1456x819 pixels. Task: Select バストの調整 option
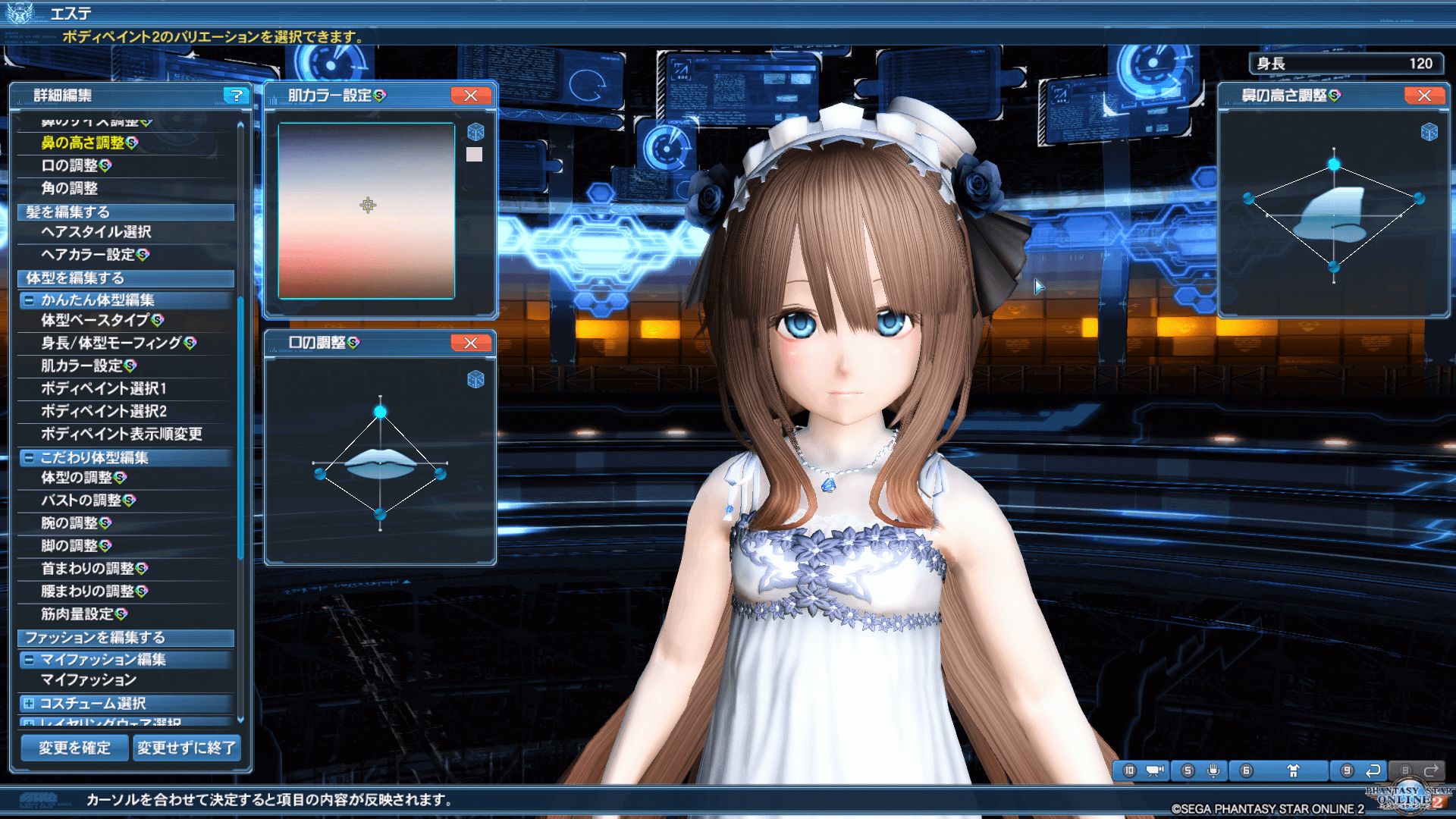pyautogui.click(x=88, y=500)
